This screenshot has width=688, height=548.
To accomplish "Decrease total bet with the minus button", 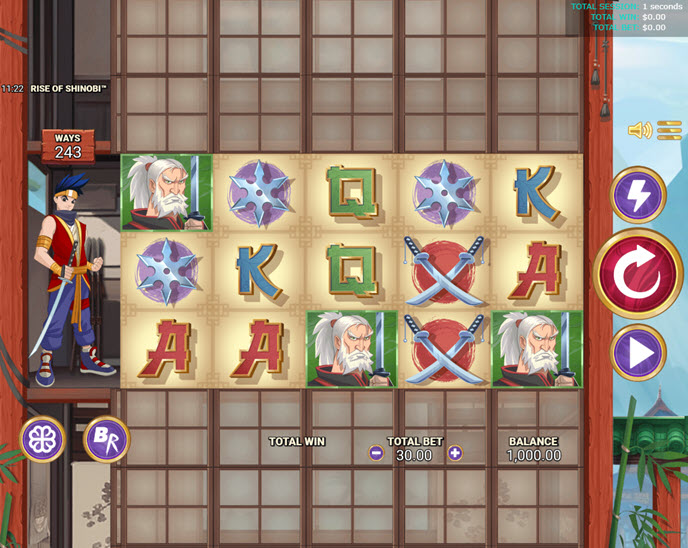I will coord(376,453).
